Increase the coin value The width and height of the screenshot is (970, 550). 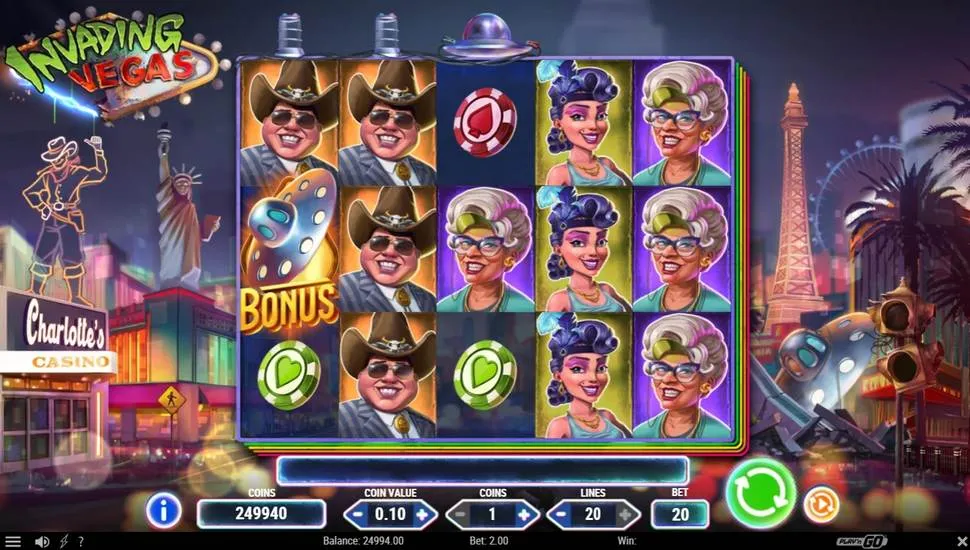[x=422, y=514]
